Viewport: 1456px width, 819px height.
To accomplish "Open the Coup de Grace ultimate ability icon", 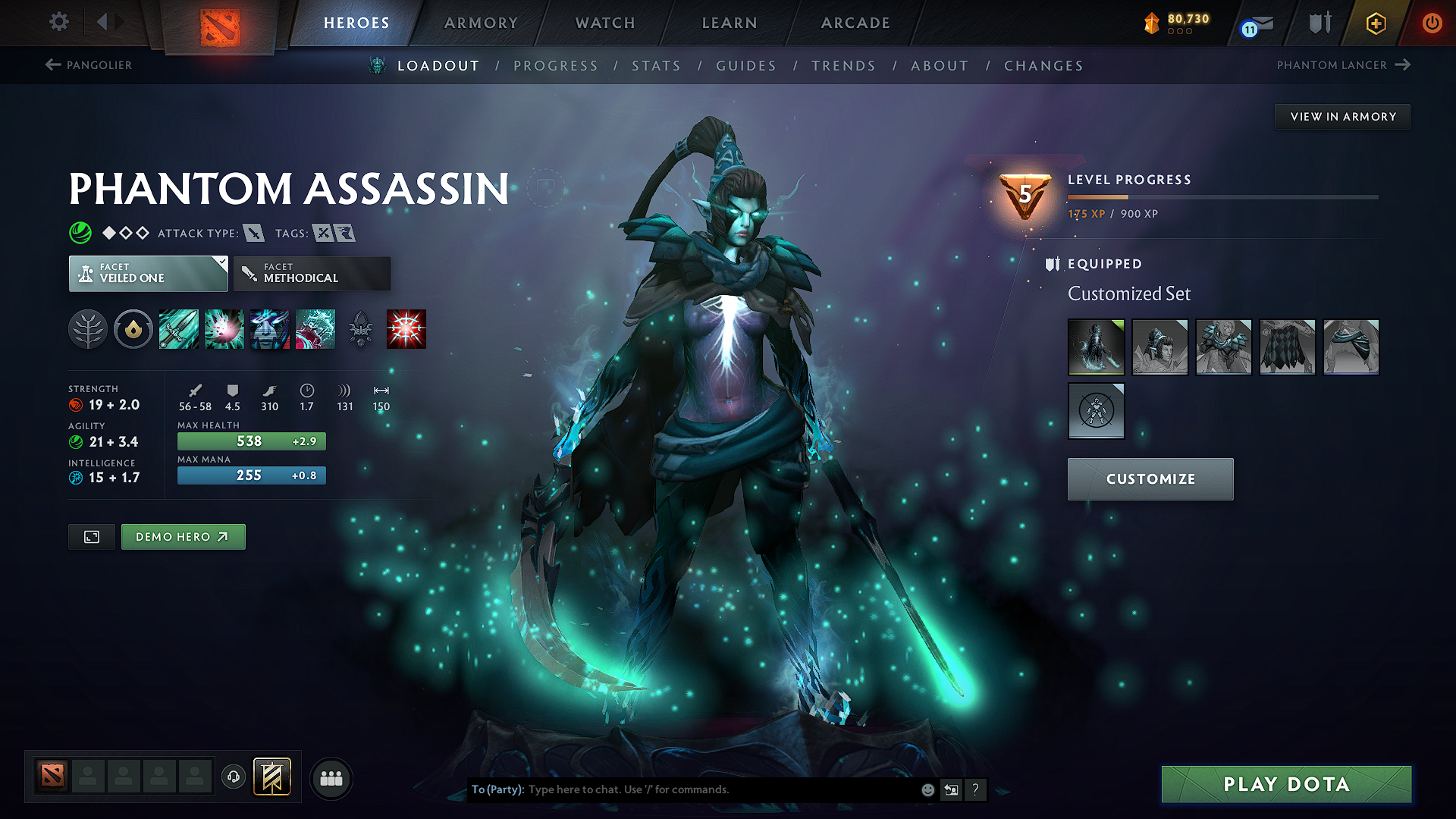I will pyautogui.click(x=406, y=329).
